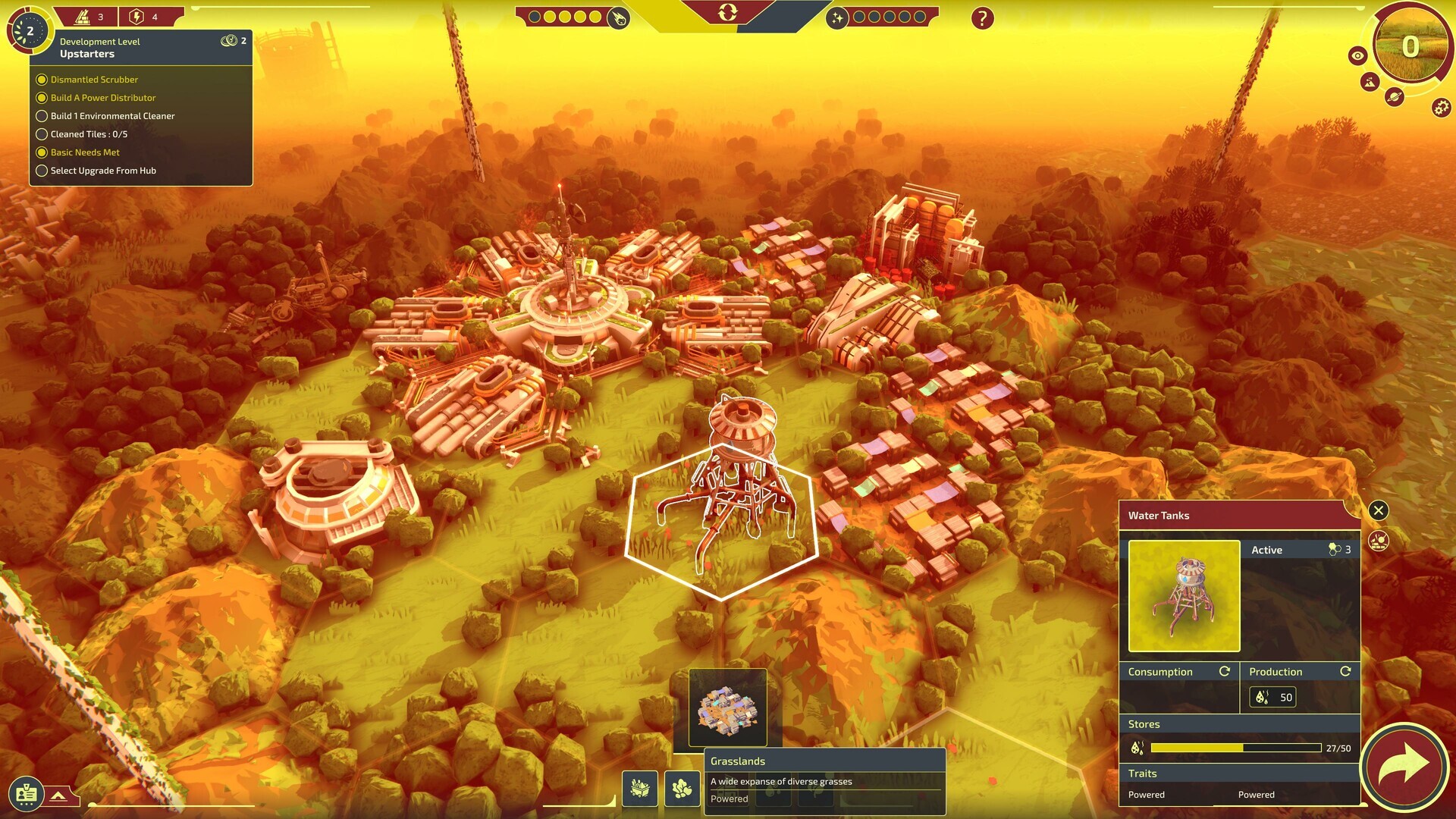Select the mine cart resources button
Image resolution: width=1456 pixels, height=819 pixels.
[x=640, y=789]
